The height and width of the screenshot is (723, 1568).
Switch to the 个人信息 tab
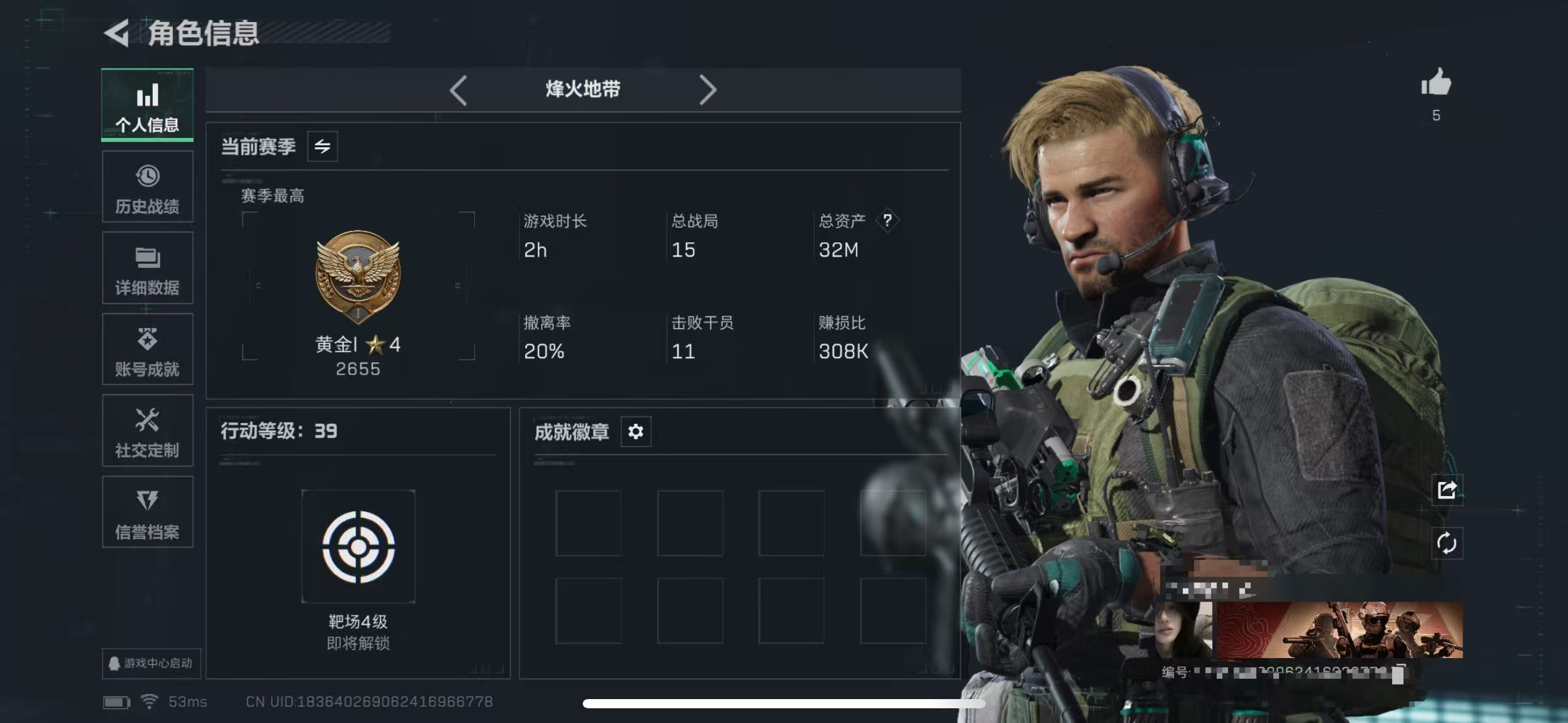[147, 105]
